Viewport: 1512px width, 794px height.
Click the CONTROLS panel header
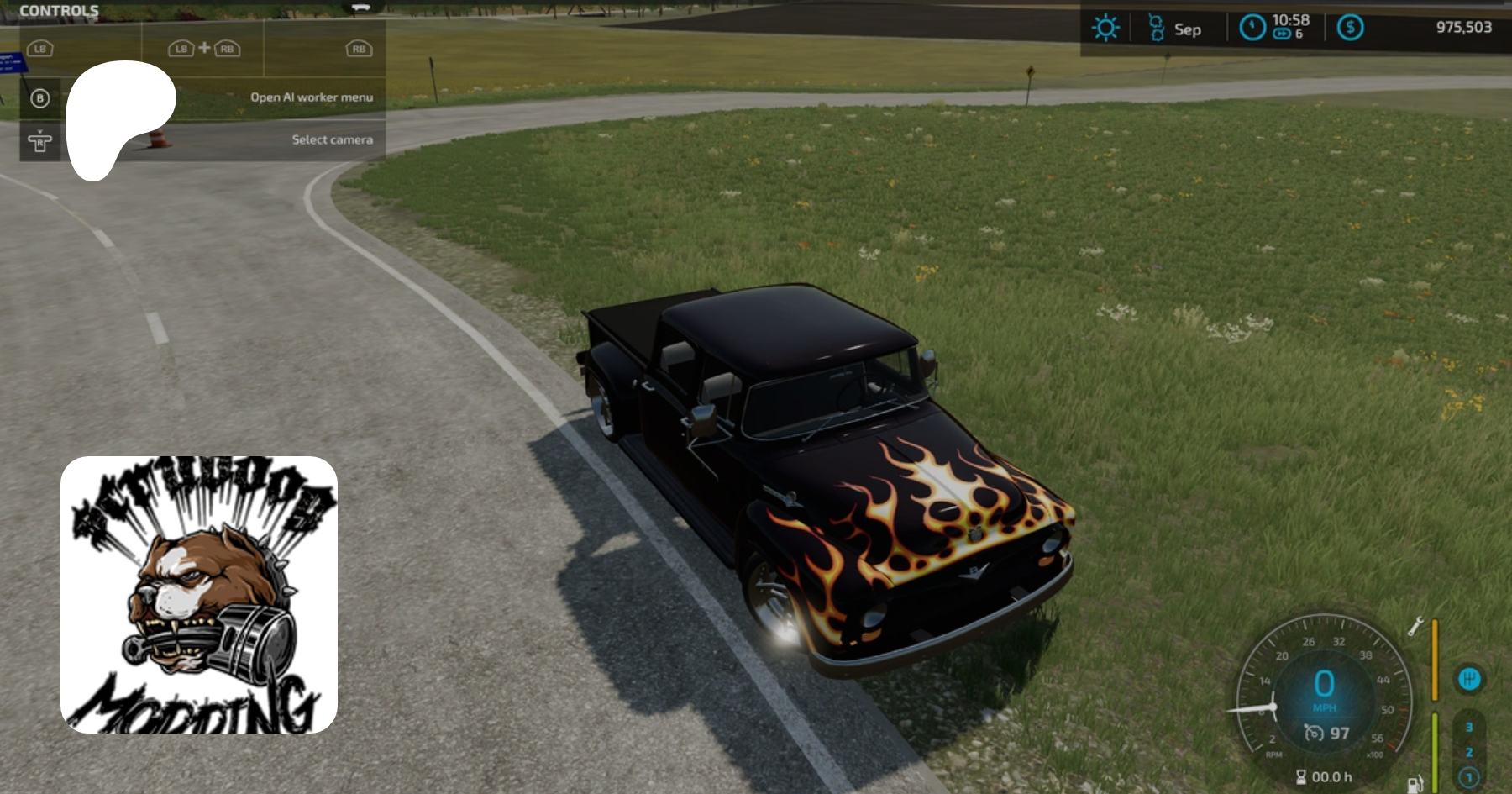coord(59,11)
